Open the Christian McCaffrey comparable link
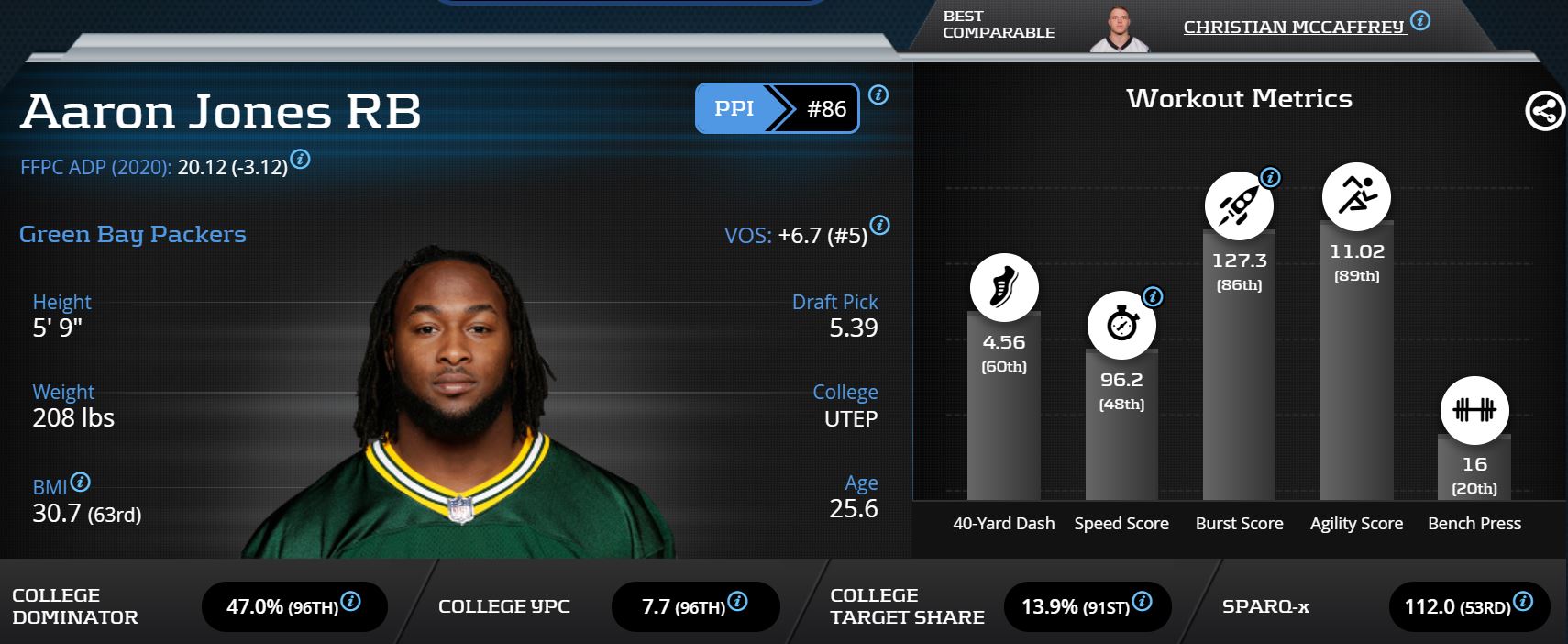This screenshot has height=644, width=1568. coord(1293,28)
